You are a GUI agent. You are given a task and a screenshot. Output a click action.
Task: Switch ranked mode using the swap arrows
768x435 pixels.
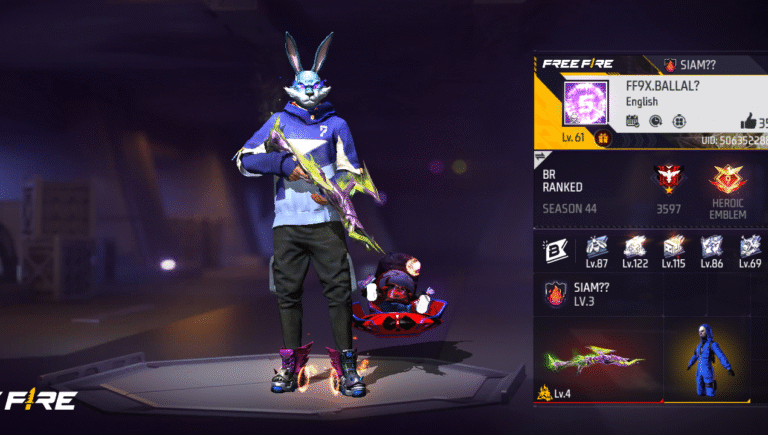coord(542,157)
